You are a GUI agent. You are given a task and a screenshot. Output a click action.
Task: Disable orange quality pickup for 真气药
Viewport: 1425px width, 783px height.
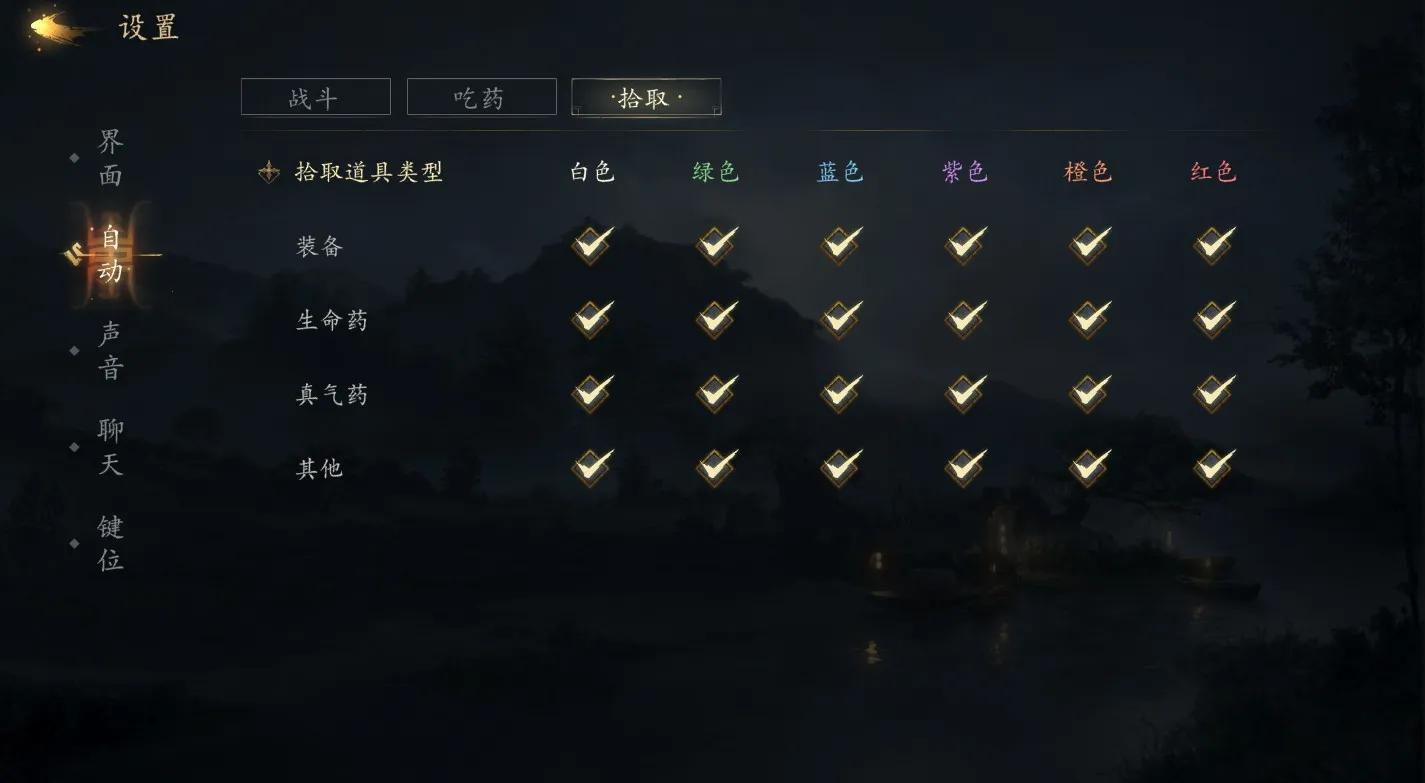coord(1087,393)
